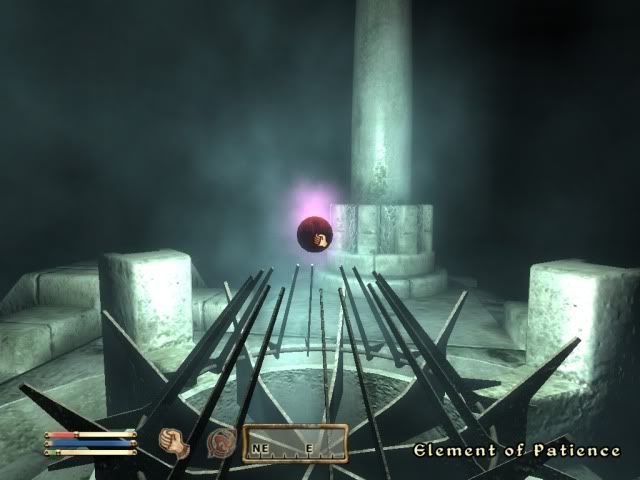Select the round red spell icon
This screenshot has width=640, height=480.
coord(218,441)
